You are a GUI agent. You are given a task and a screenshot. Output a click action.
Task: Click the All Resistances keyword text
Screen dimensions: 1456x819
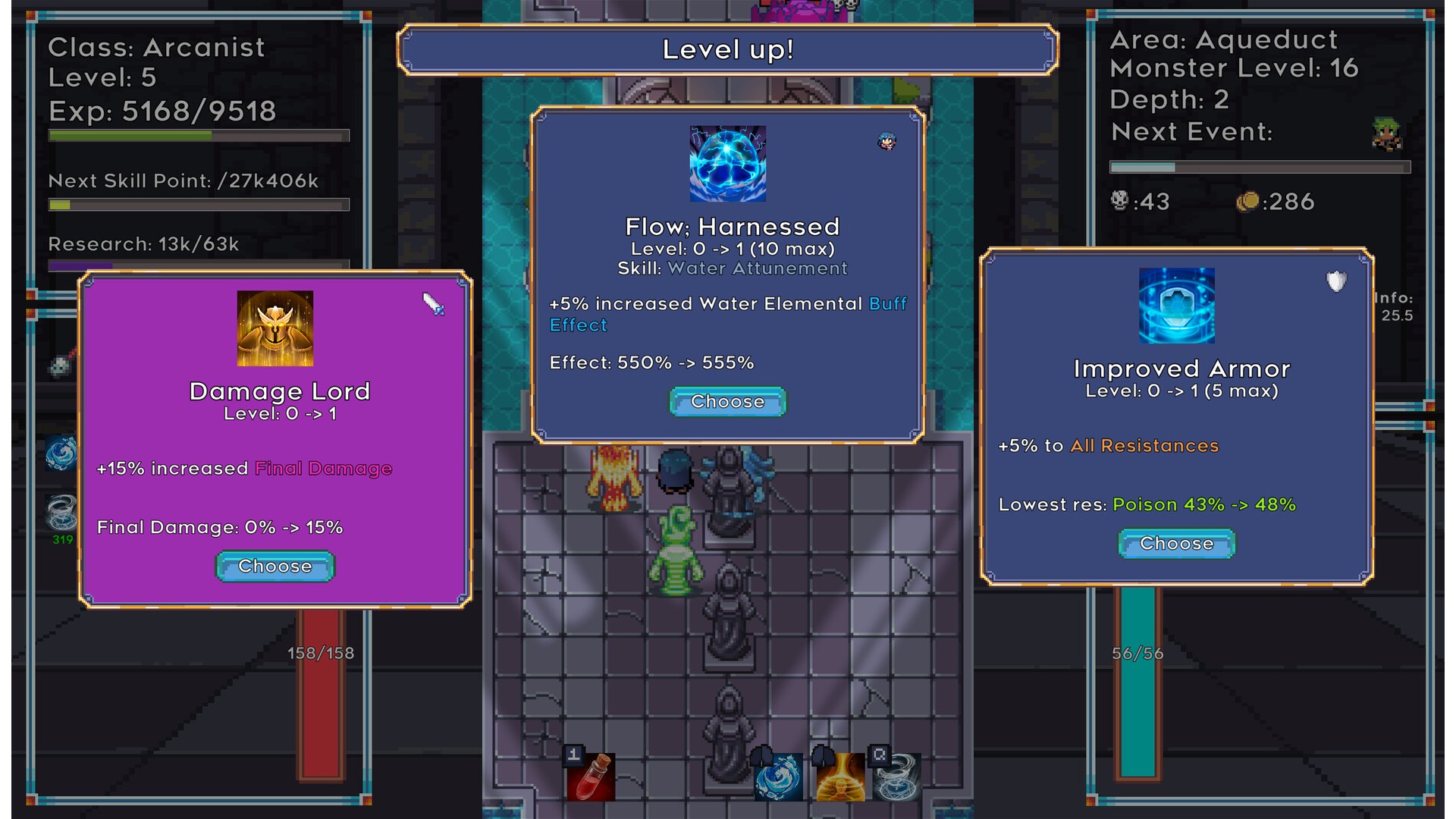tap(1144, 446)
